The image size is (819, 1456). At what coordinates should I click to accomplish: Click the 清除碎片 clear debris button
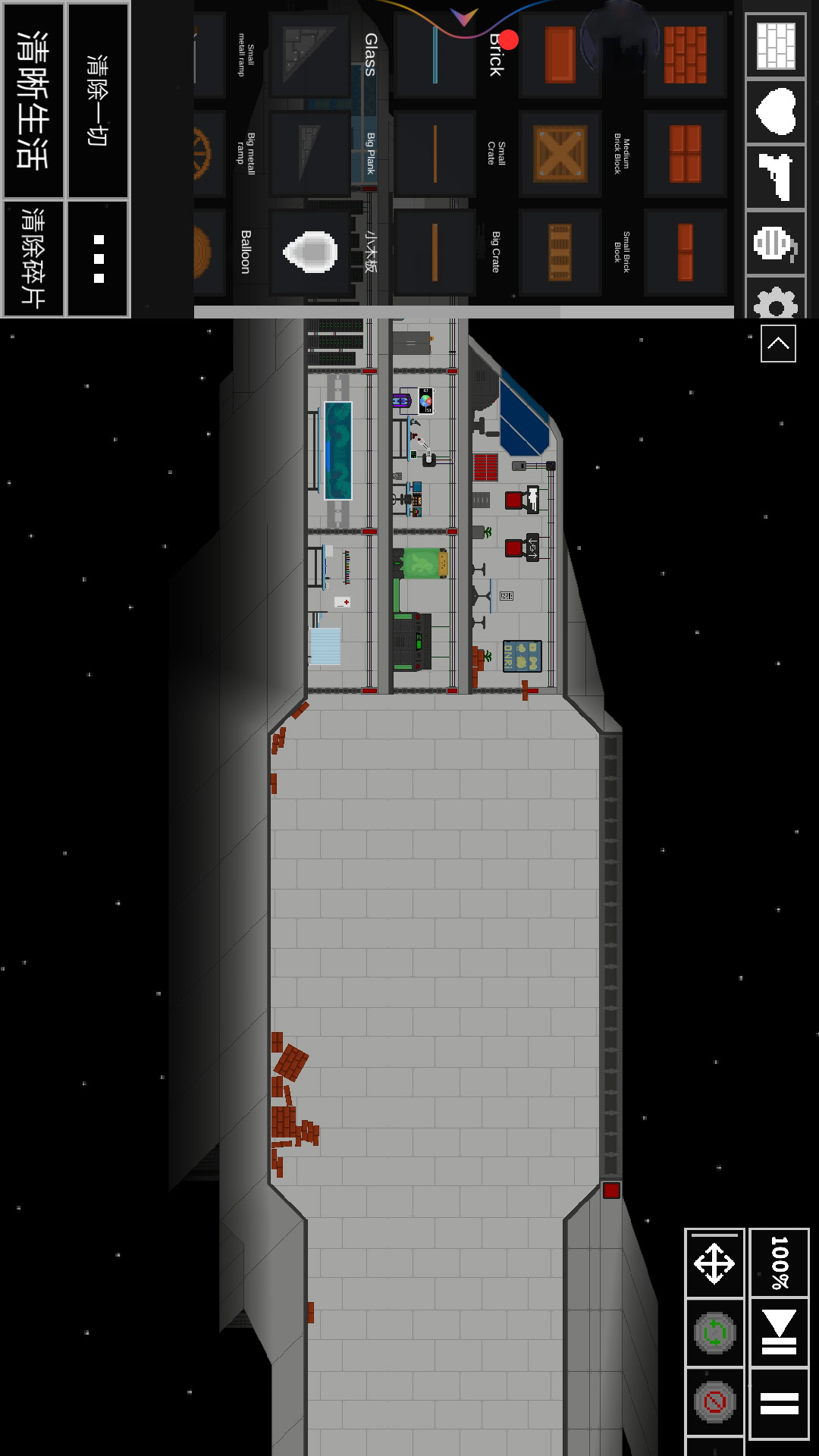[33, 259]
